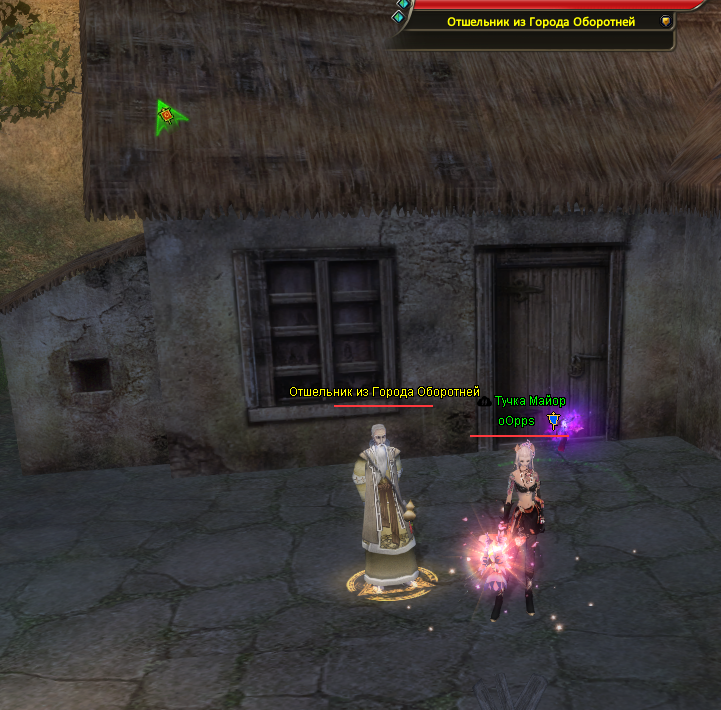The width and height of the screenshot is (721, 710).
Task: Click the shield icon on the target frame
Action: (666, 21)
